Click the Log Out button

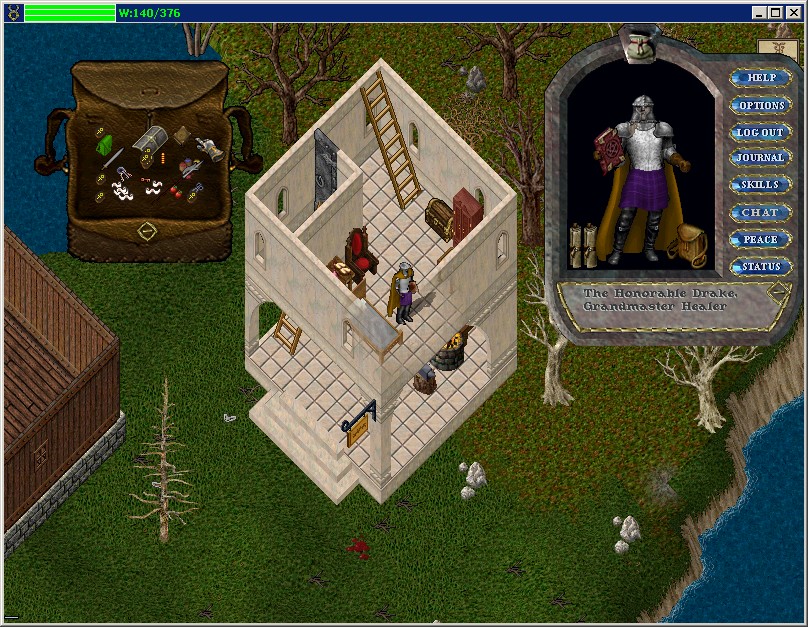[761, 132]
